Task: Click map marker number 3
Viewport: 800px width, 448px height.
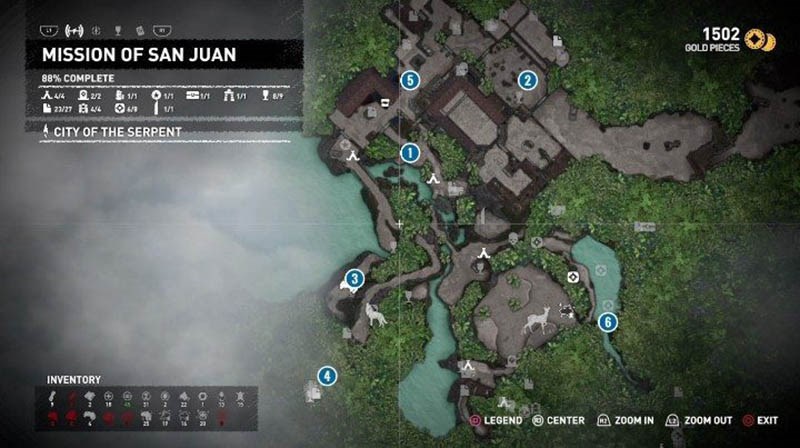Action: (x=354, y=278)
